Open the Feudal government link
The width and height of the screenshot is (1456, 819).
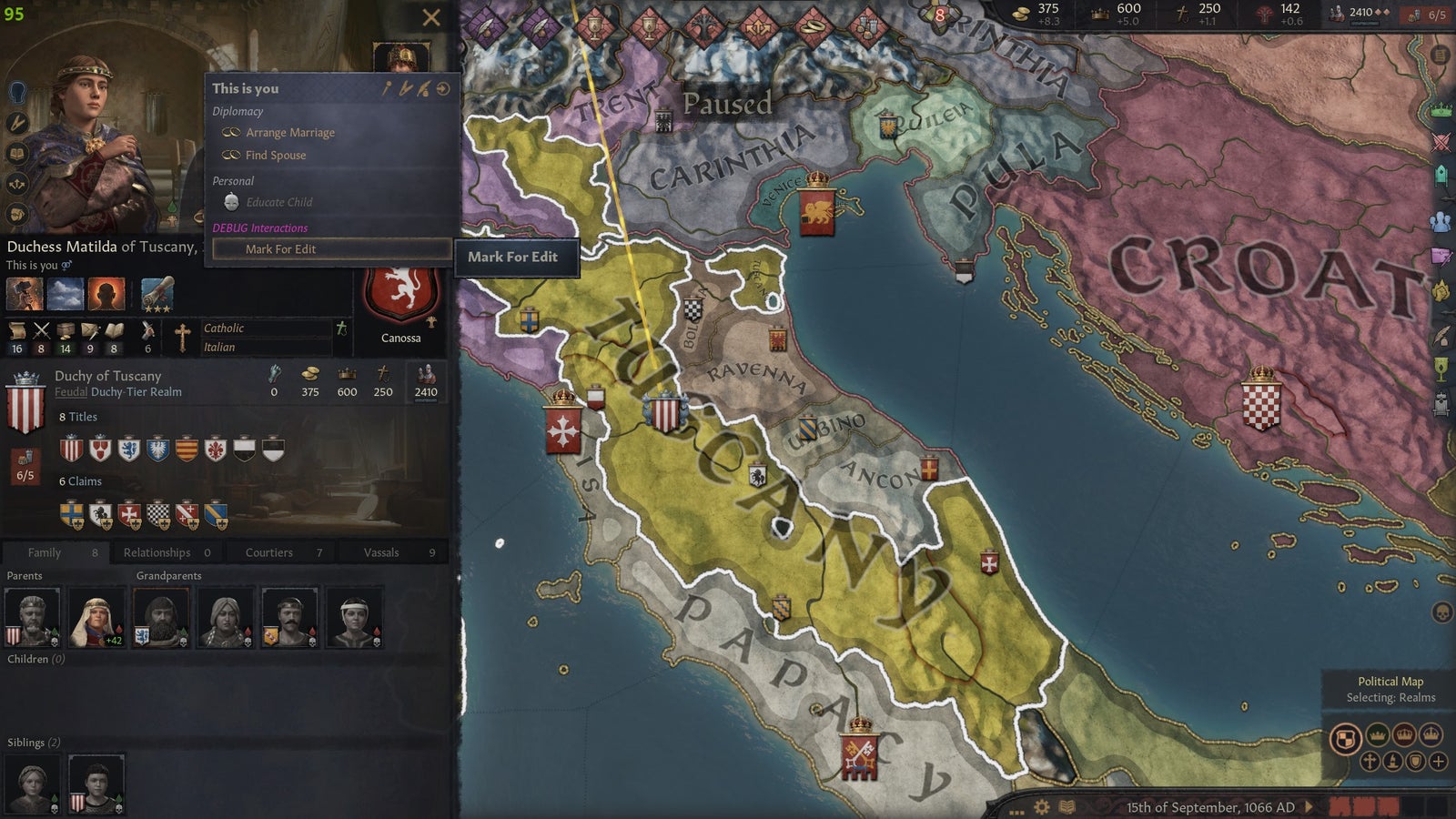pyautogui.click(x=73, y=393)
